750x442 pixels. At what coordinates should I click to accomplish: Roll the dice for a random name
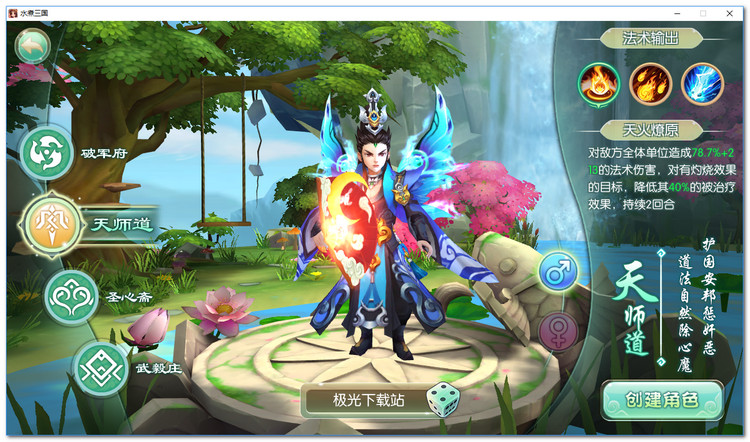point(442,400)
